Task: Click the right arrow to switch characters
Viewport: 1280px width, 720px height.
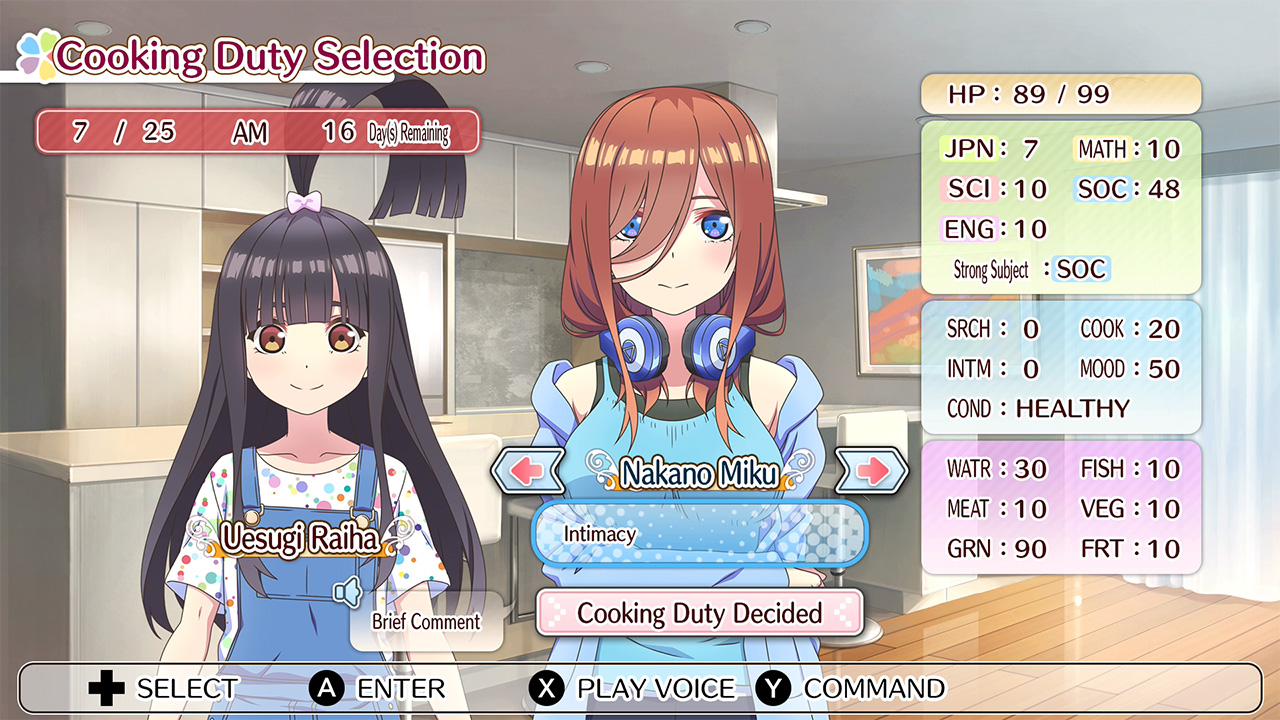Action: click(x=872, y=470)
